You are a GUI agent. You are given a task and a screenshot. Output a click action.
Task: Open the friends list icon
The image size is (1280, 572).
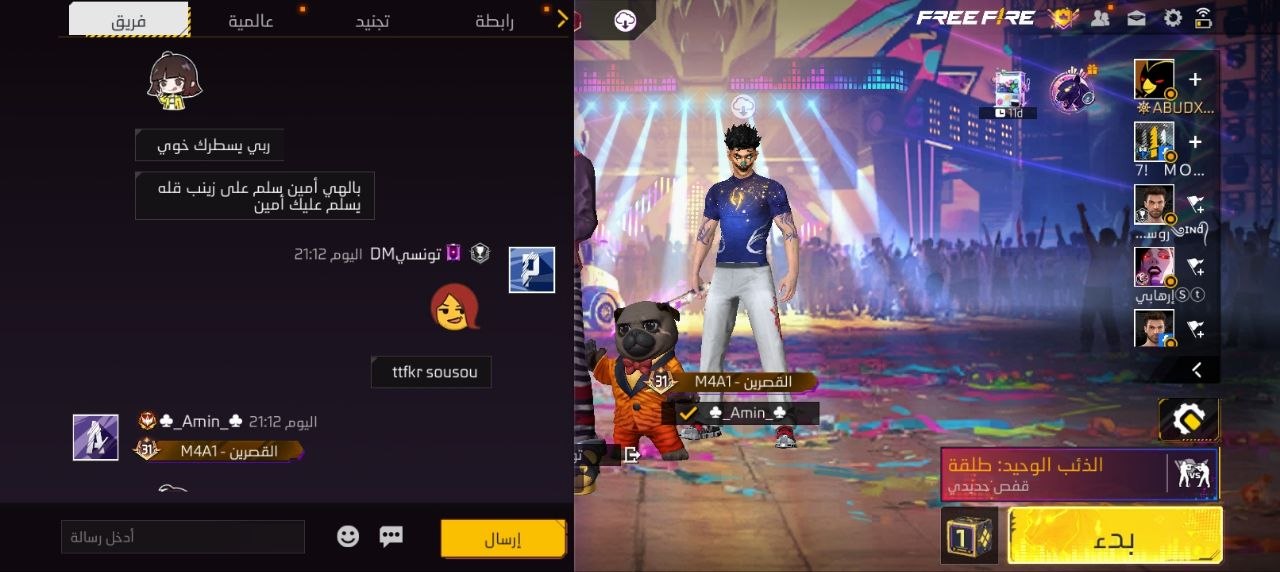click(1101, 18)
